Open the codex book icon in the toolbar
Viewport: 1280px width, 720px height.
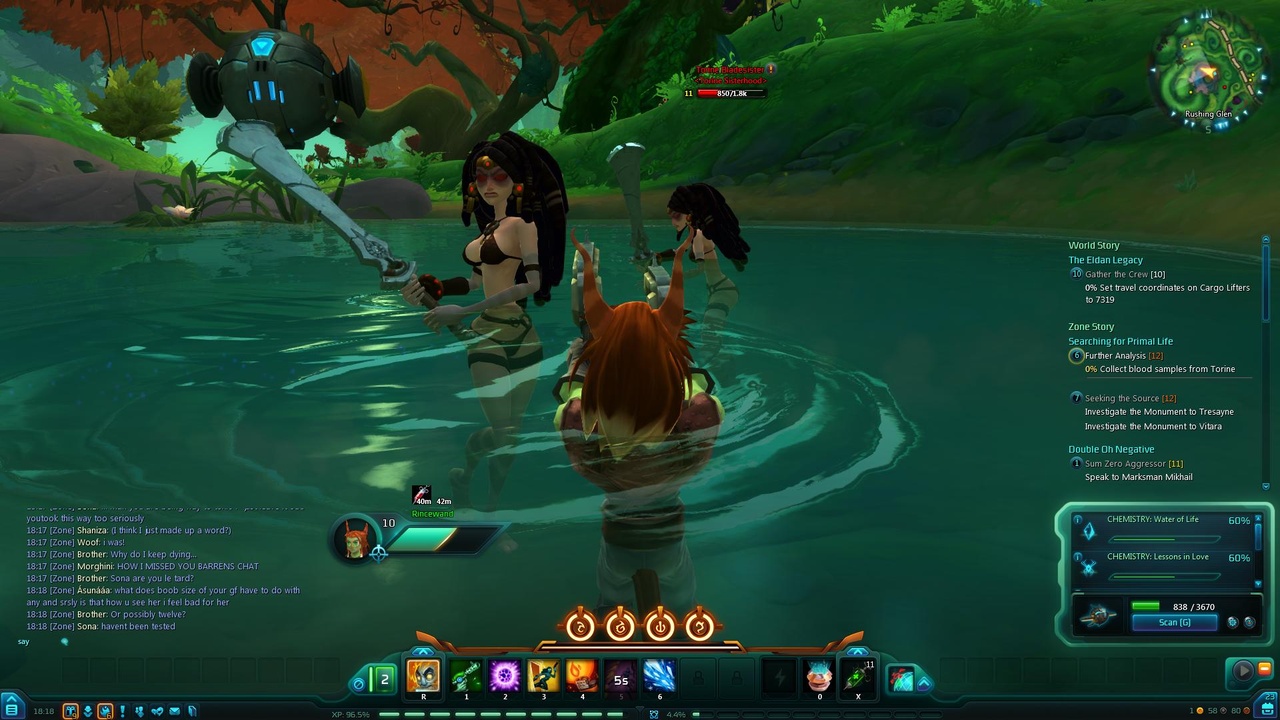point(191,710)
